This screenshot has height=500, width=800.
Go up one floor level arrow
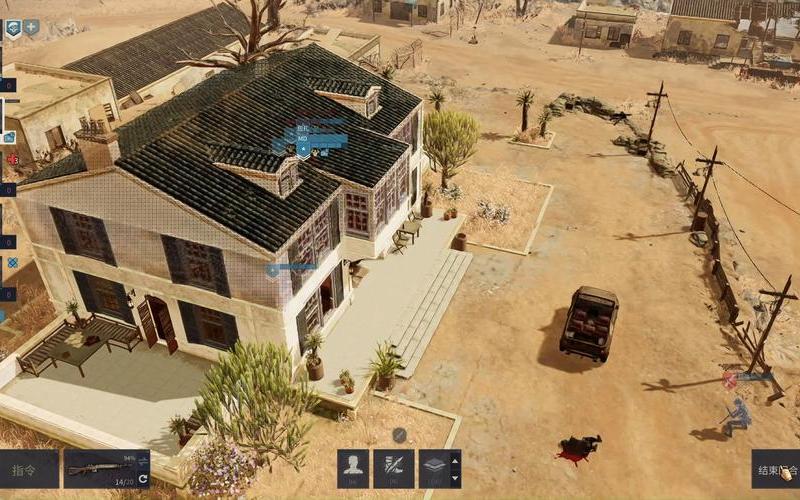pos(457,459)
